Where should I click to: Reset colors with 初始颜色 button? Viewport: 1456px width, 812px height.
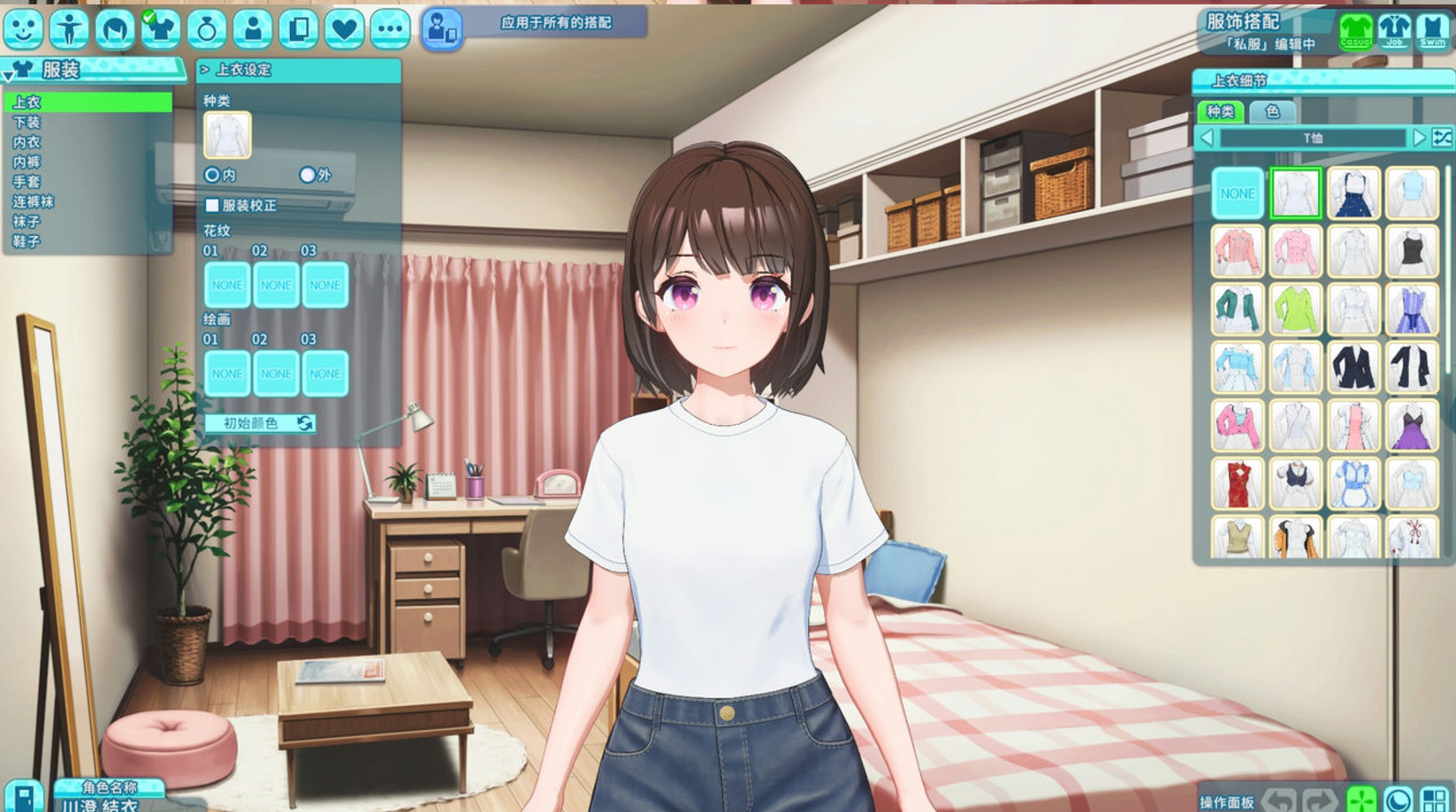pos(260,423)
